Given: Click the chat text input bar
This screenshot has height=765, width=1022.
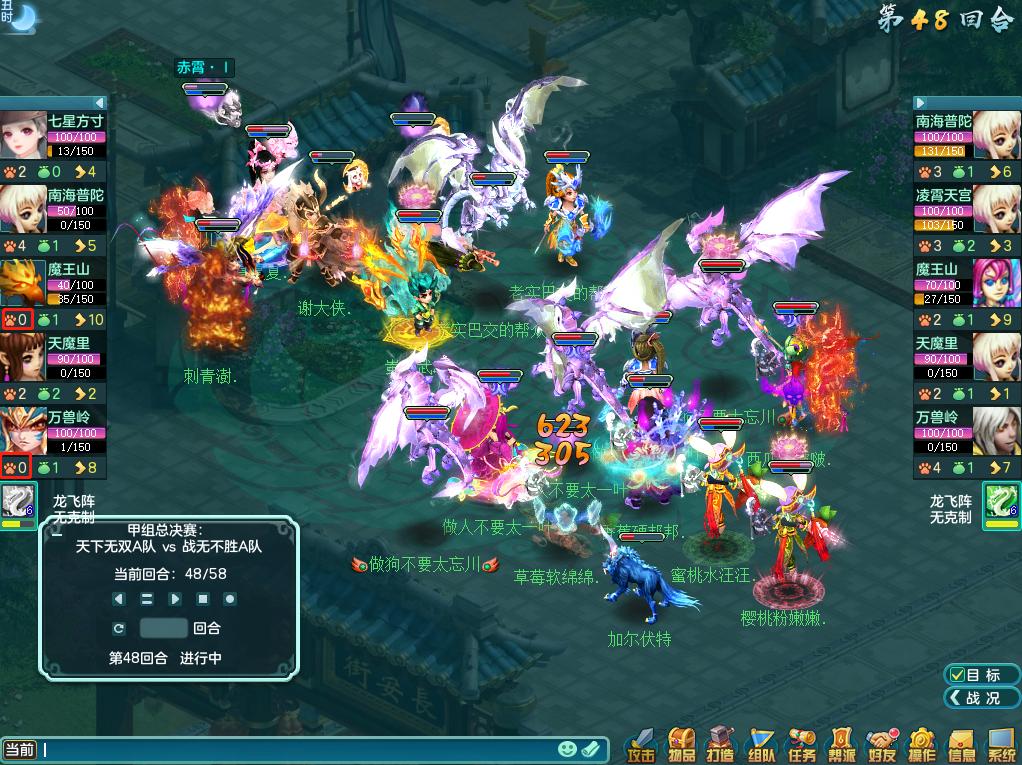Looking at the screenshot, I should click(x=300, y=749).
